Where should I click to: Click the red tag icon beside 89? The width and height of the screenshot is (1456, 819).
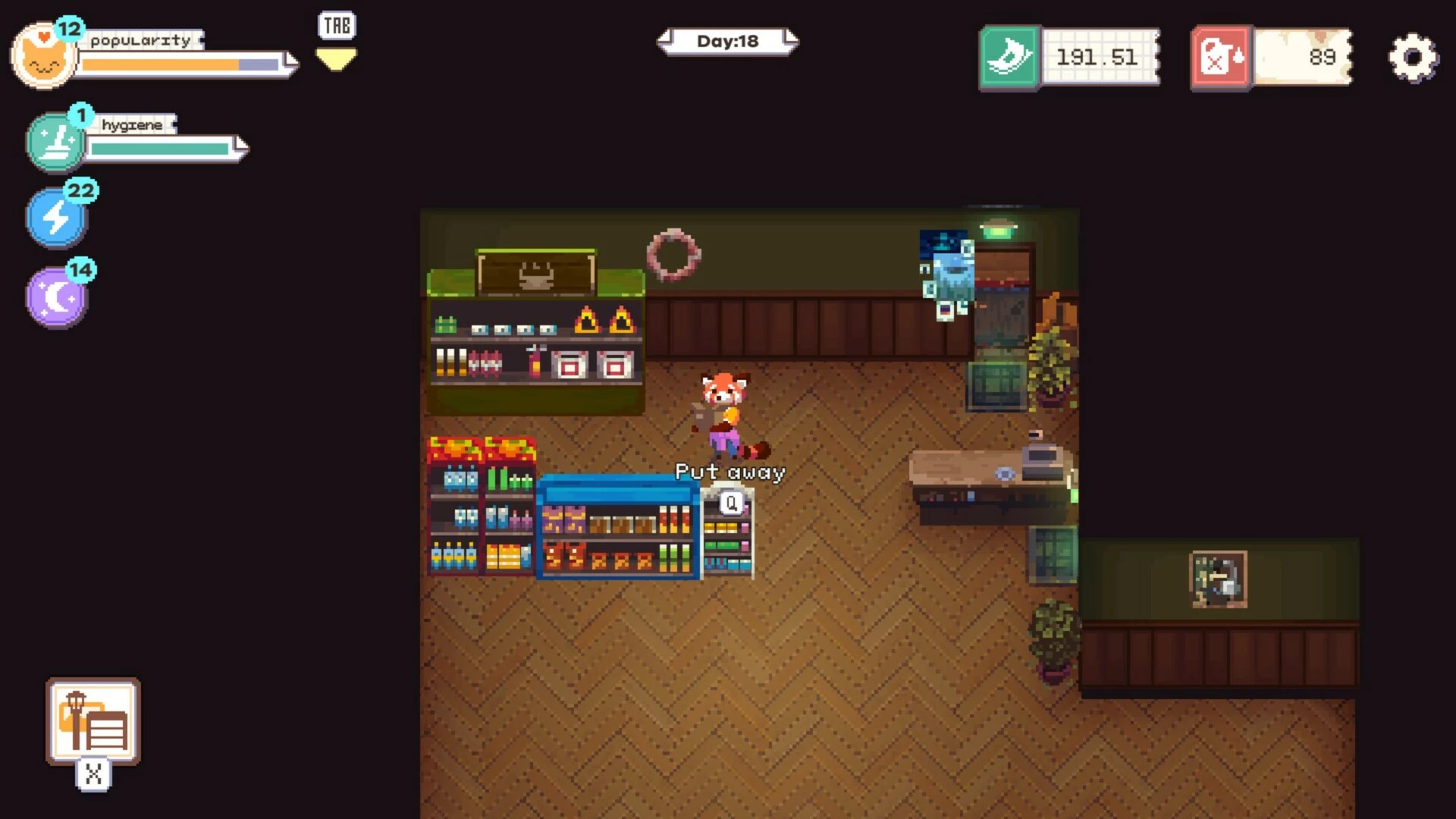pos(1220,58)
